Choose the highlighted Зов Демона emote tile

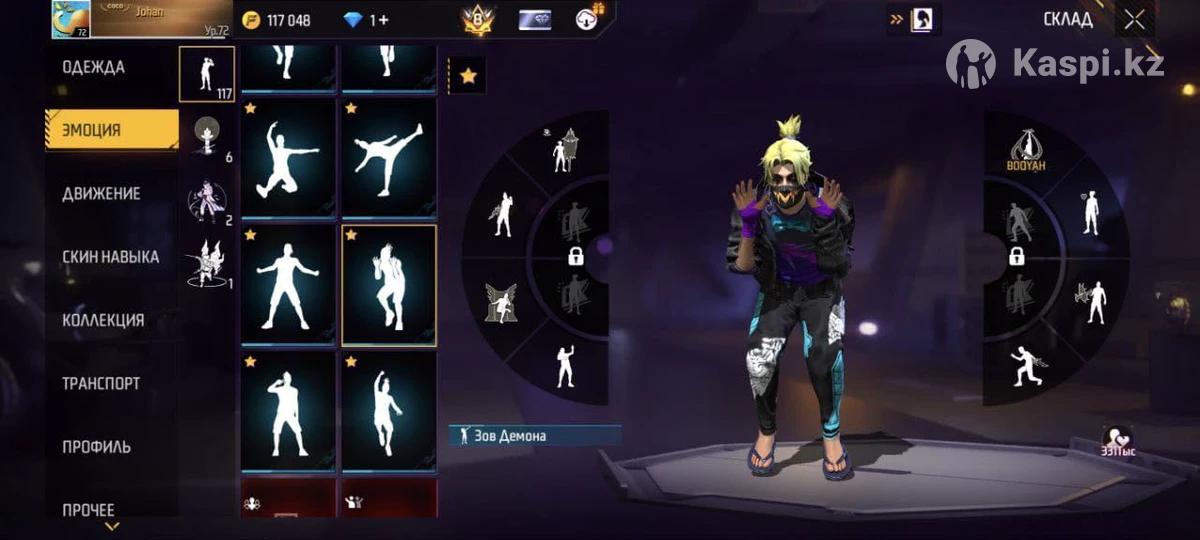click(x=389, y=285)
